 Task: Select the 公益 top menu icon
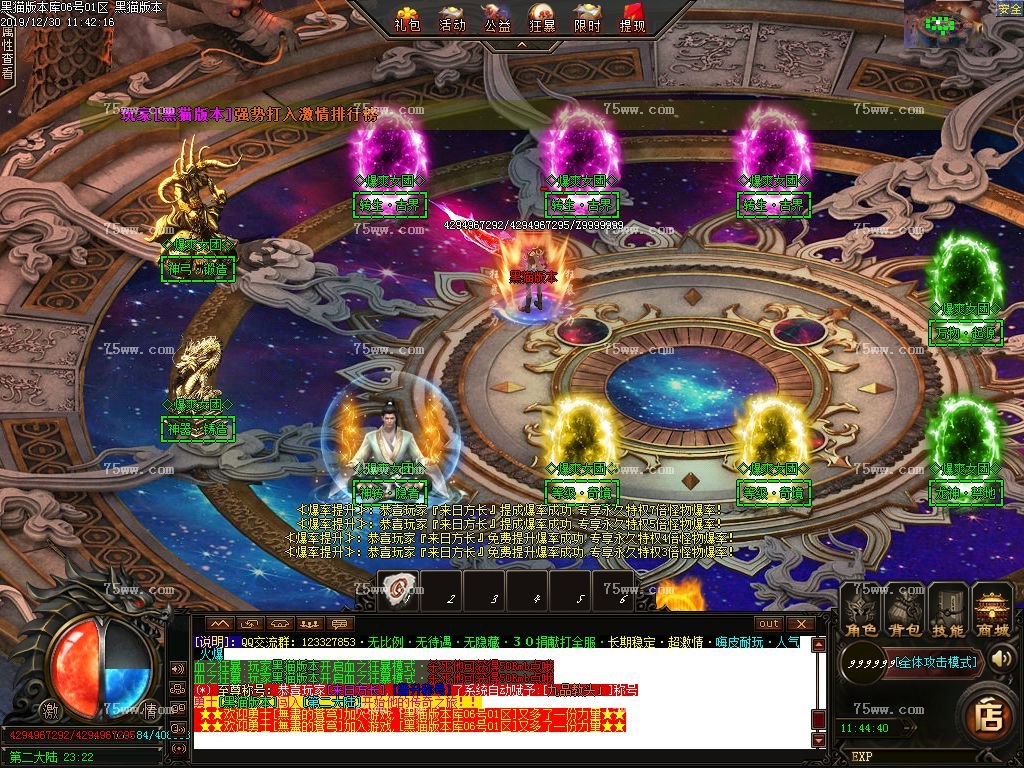click(x=497, y=19)
